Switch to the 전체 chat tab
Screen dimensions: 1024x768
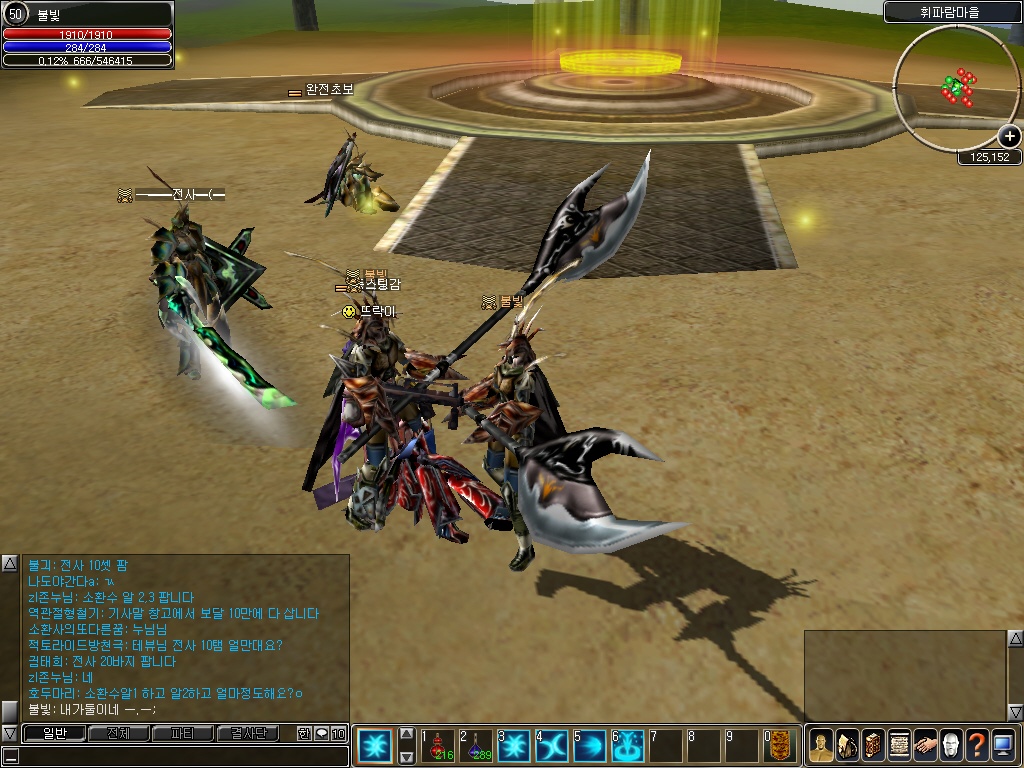tap(118, 734)
